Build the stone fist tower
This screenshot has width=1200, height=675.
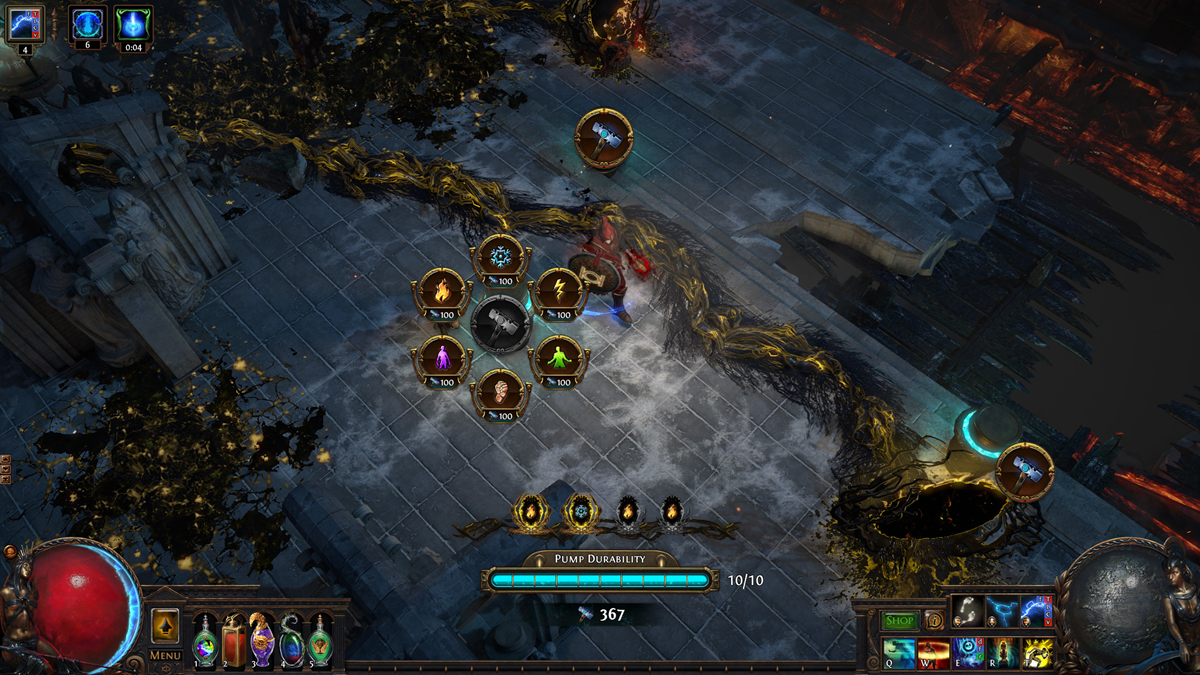pyautogui.click(x=500, y=391)
